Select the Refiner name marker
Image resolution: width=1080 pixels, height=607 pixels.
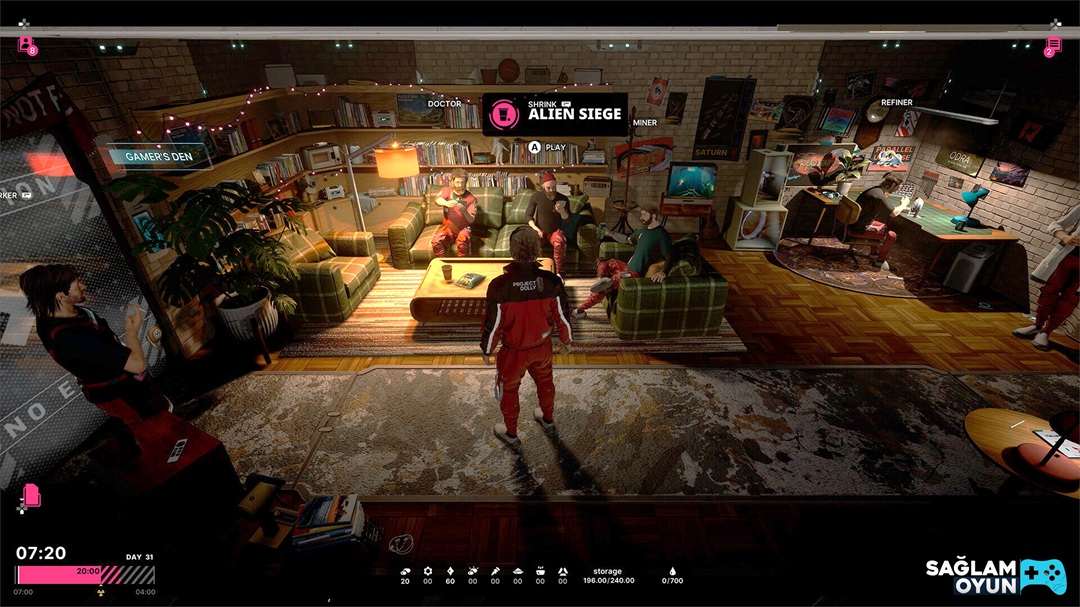tap(896, 102)
